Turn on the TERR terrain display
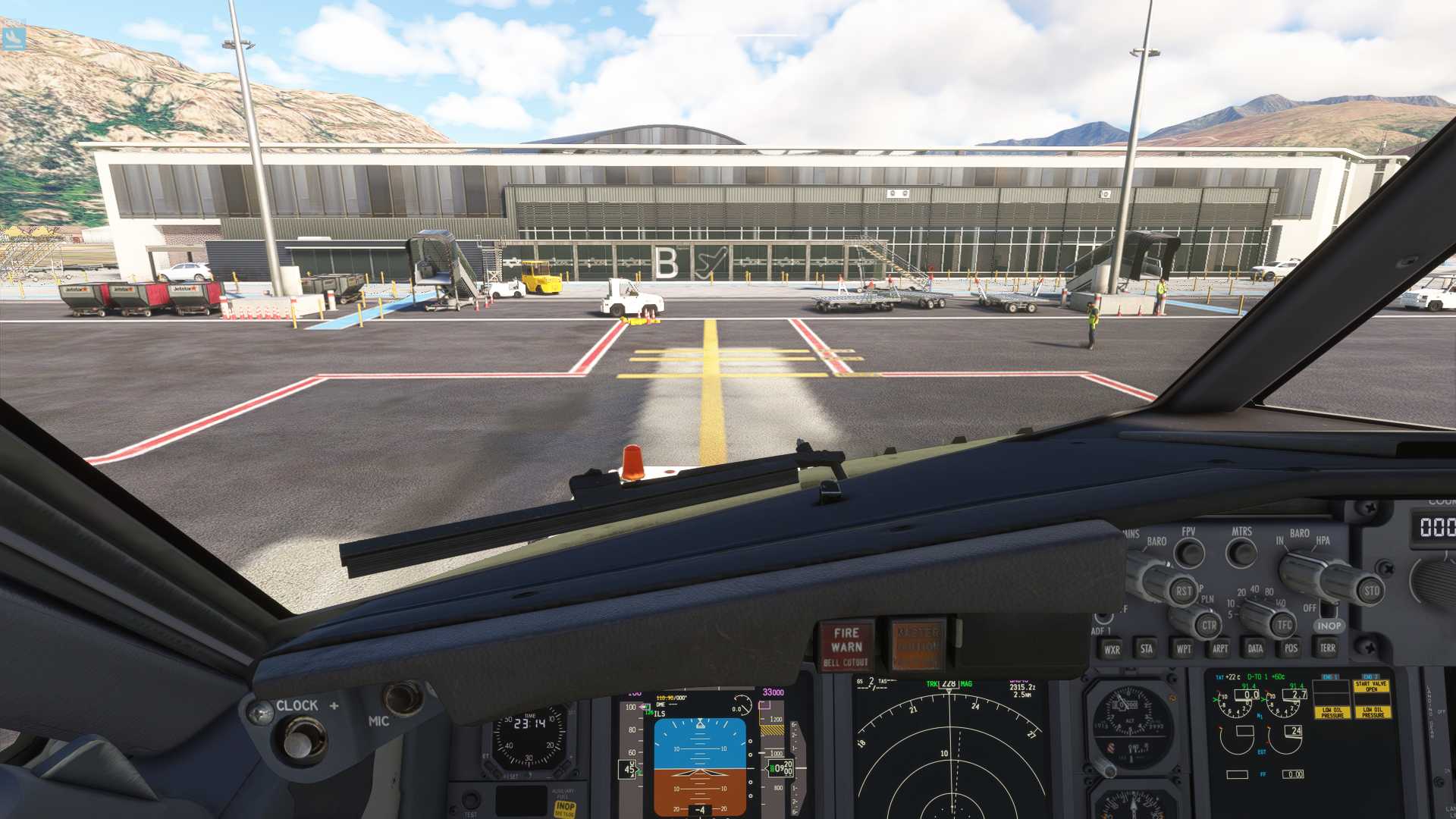Image resolution: width=1456 pixels, height=819 pixels. tap(1327, 648)
